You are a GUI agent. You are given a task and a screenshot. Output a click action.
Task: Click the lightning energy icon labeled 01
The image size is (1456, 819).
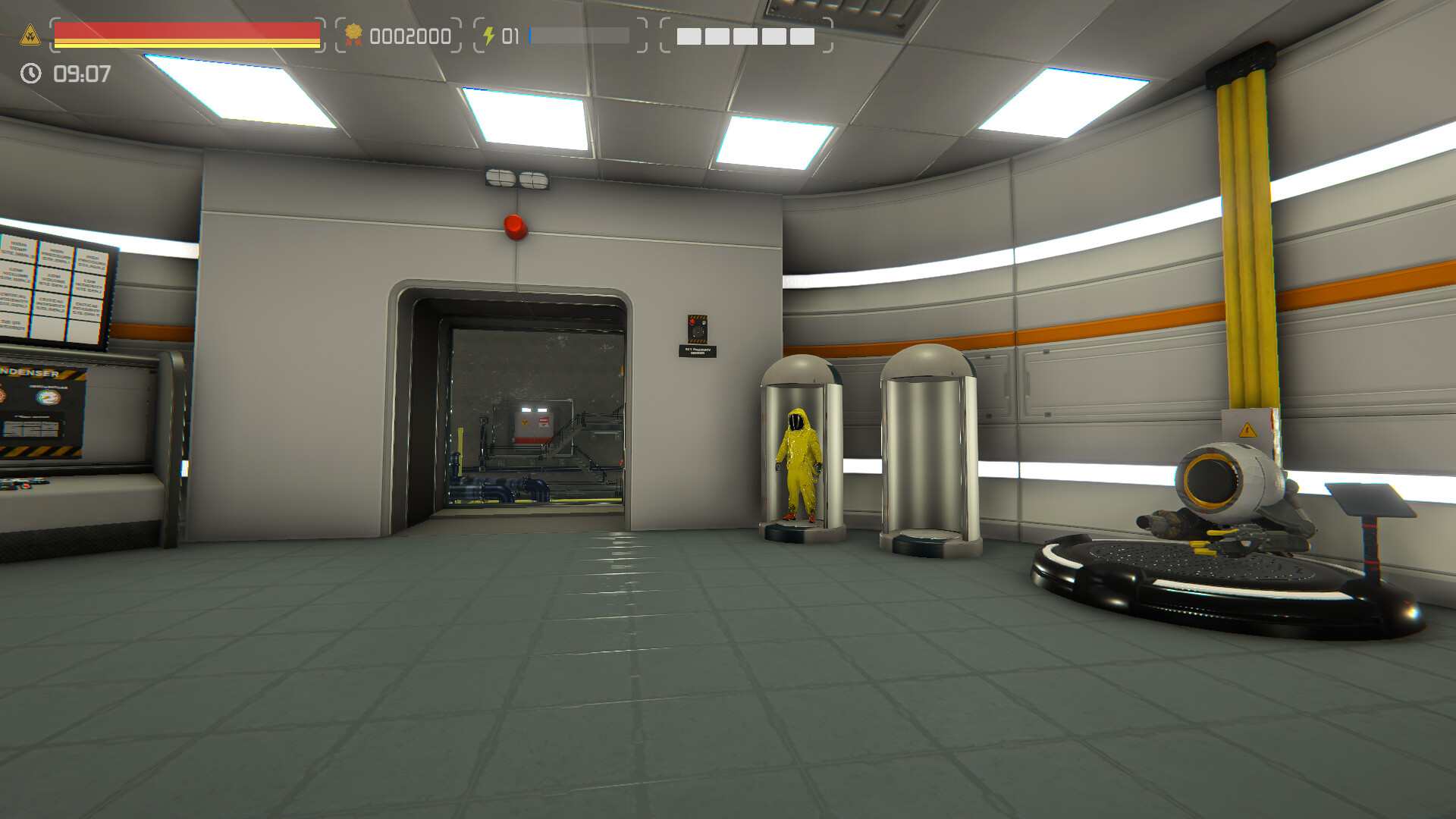490,34
